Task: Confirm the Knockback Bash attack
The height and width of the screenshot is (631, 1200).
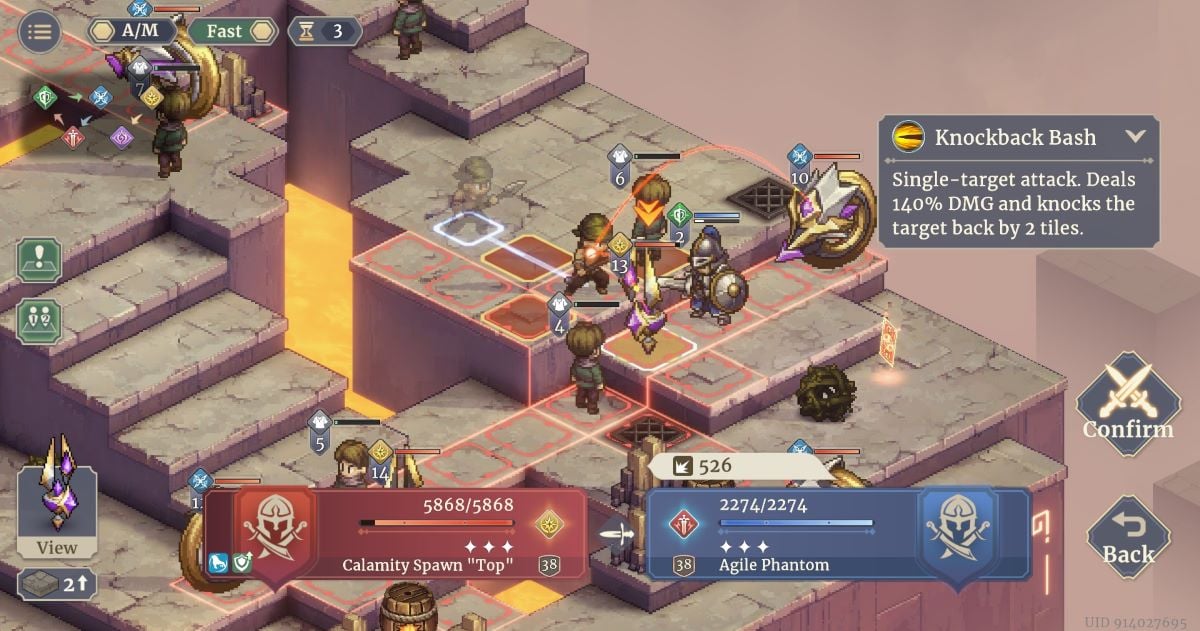Action: pos(1128,403)
